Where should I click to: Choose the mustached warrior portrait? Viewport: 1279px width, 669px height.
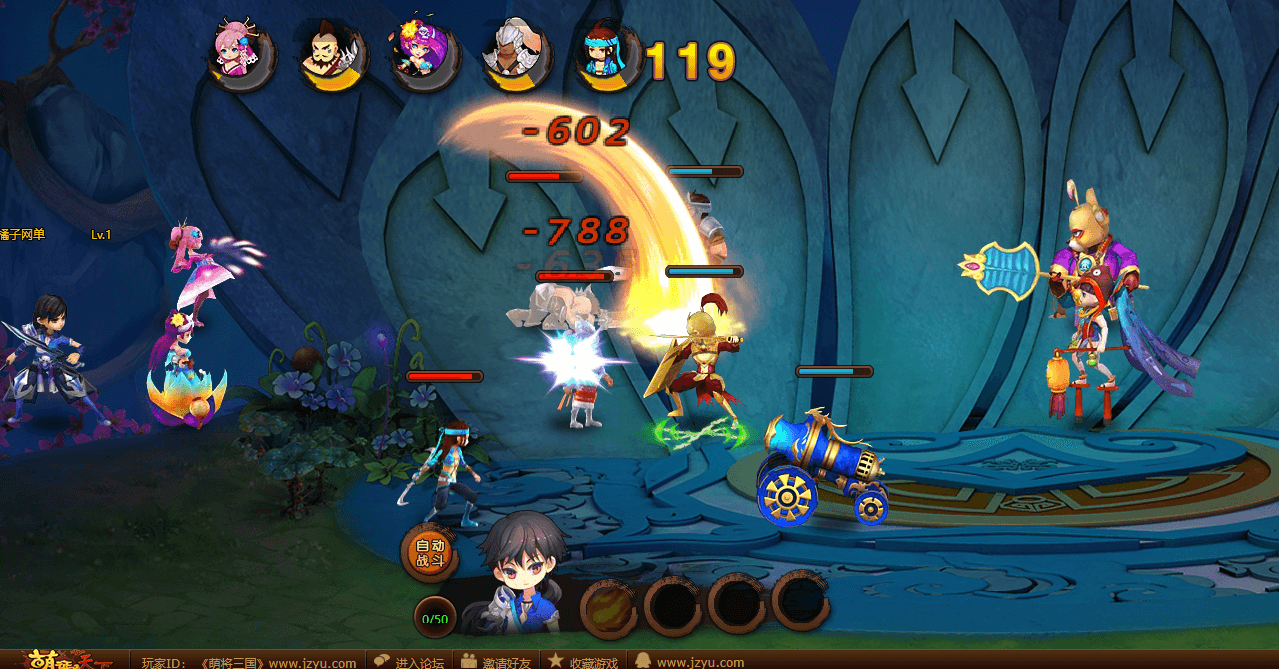coord(329,56)
